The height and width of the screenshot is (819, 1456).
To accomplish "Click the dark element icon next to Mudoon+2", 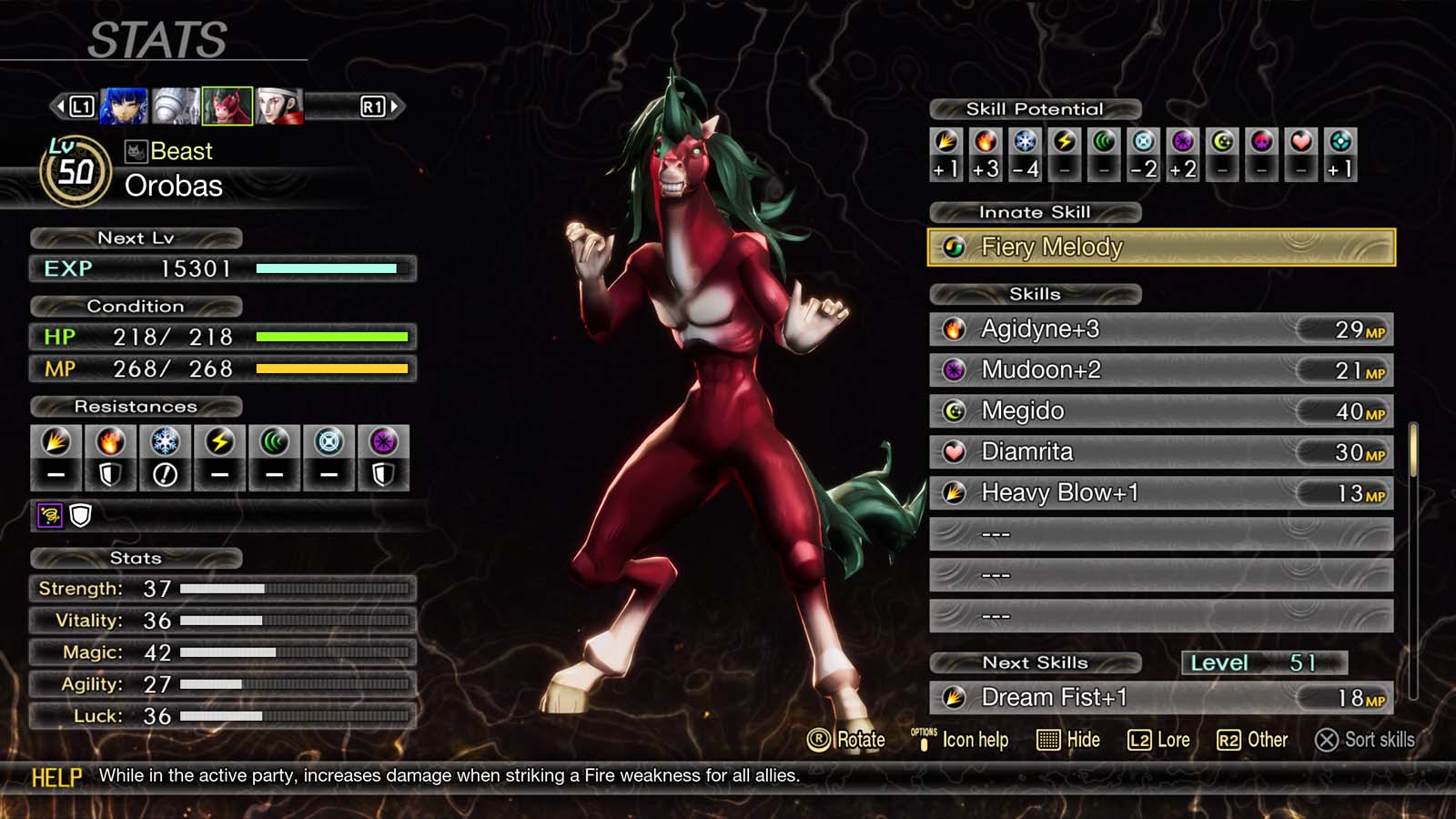I will [x=954, y=370].
